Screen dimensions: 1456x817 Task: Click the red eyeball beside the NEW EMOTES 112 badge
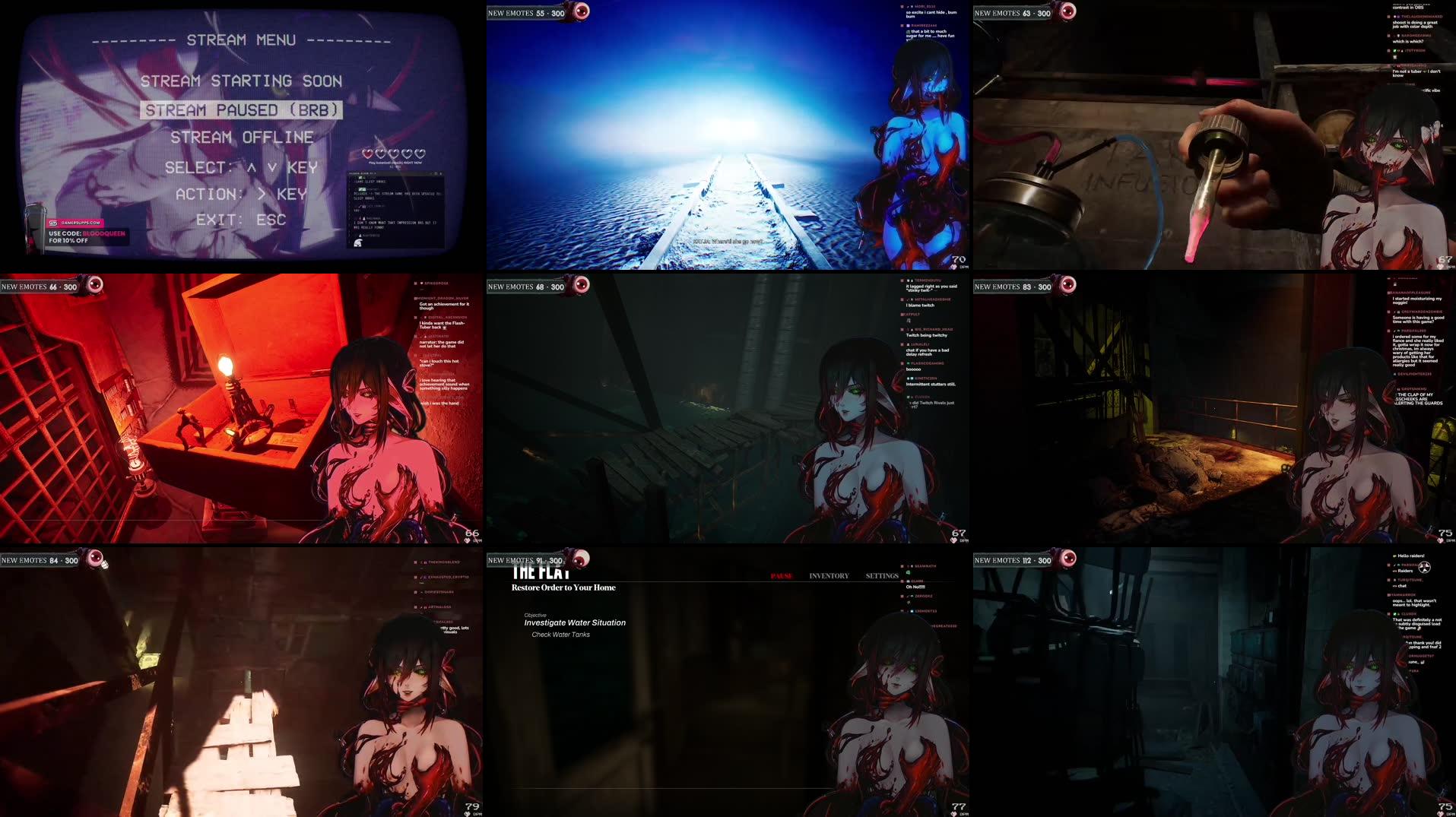tap(1067, 560)
